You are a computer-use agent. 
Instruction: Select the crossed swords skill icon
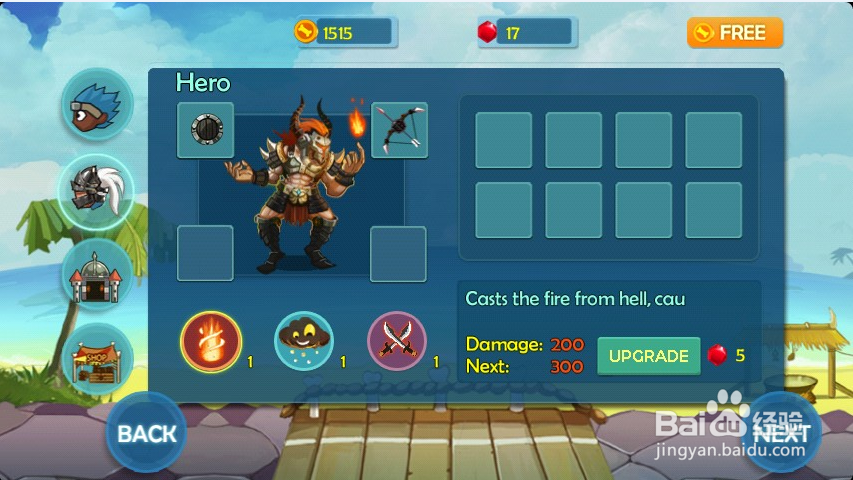tap(398, 341)
